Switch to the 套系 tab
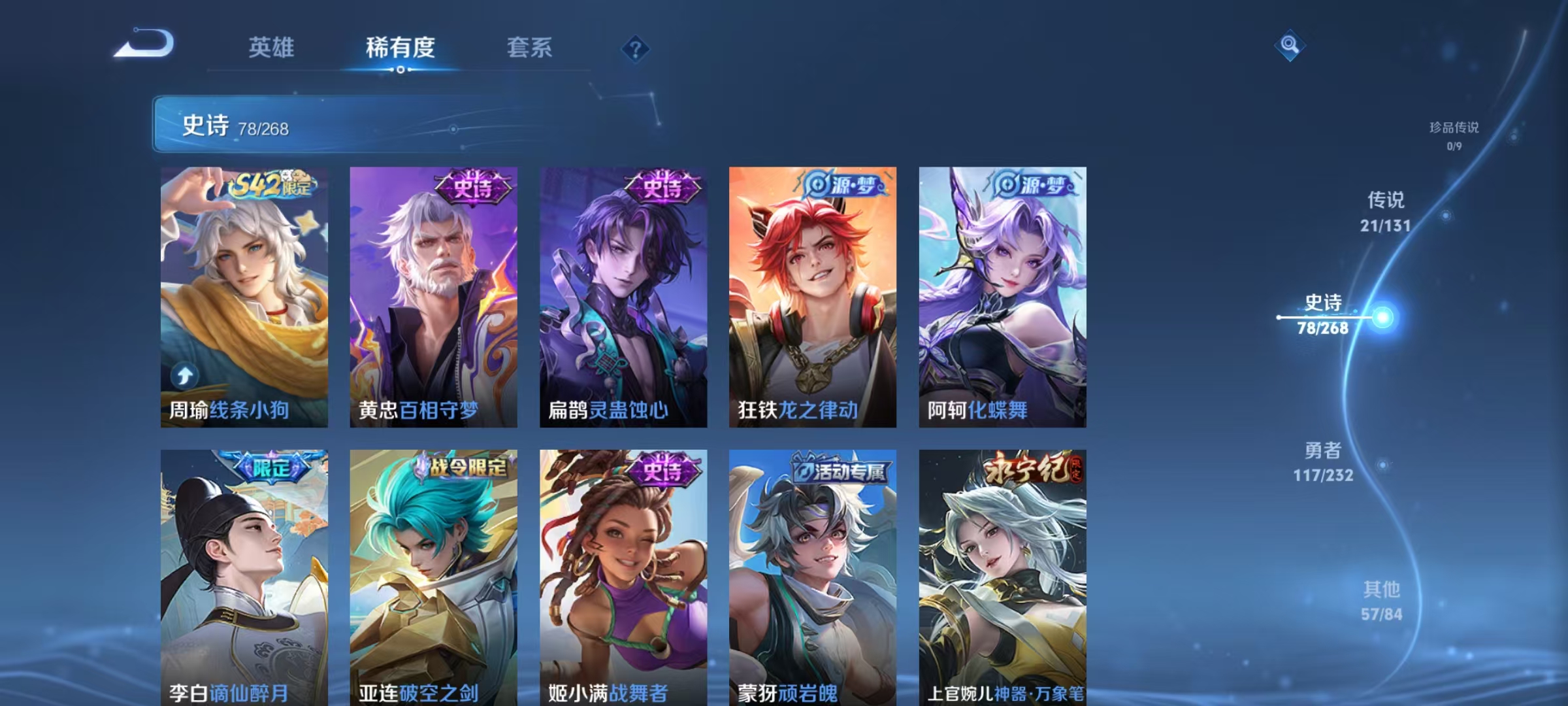Image resolution: width=1568 pixels, height=706 pixels. click(x=531, y=48)
